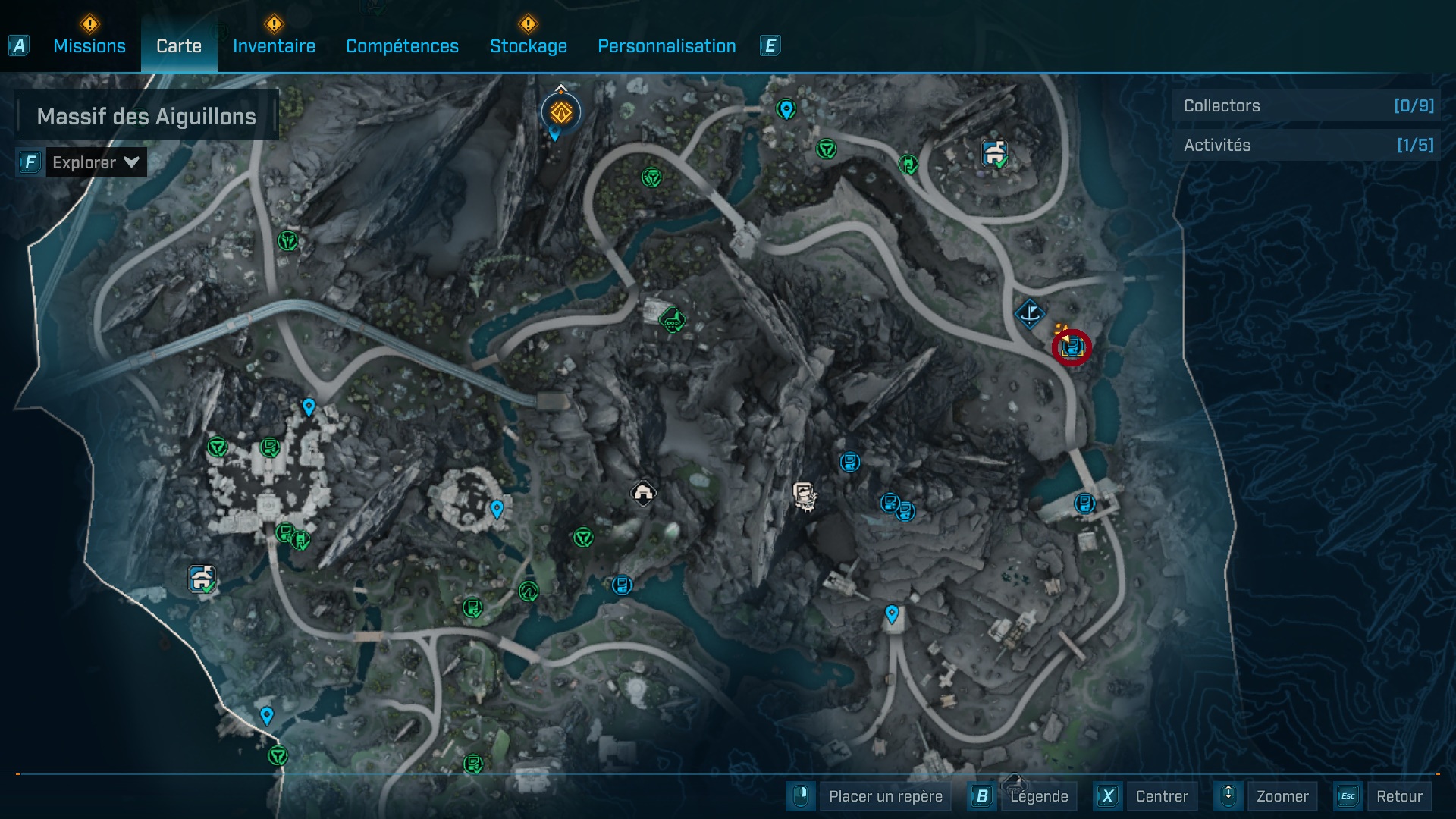Select the green beast-head icon in map center
Image resolution: width=1456 pixels, height=819 pixels.
click(670, 318)
